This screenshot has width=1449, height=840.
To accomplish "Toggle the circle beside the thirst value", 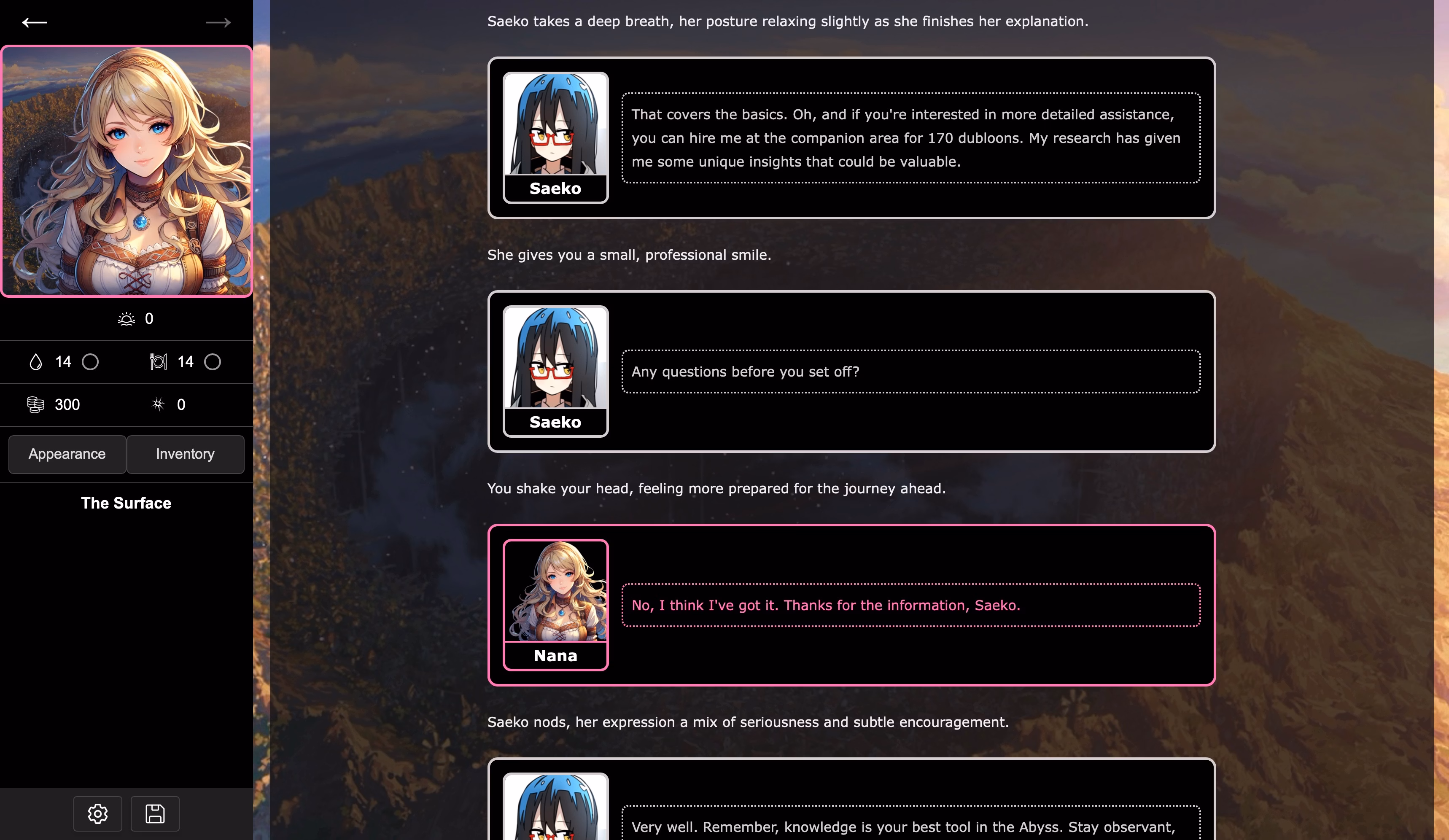I will tap(90, 362).
